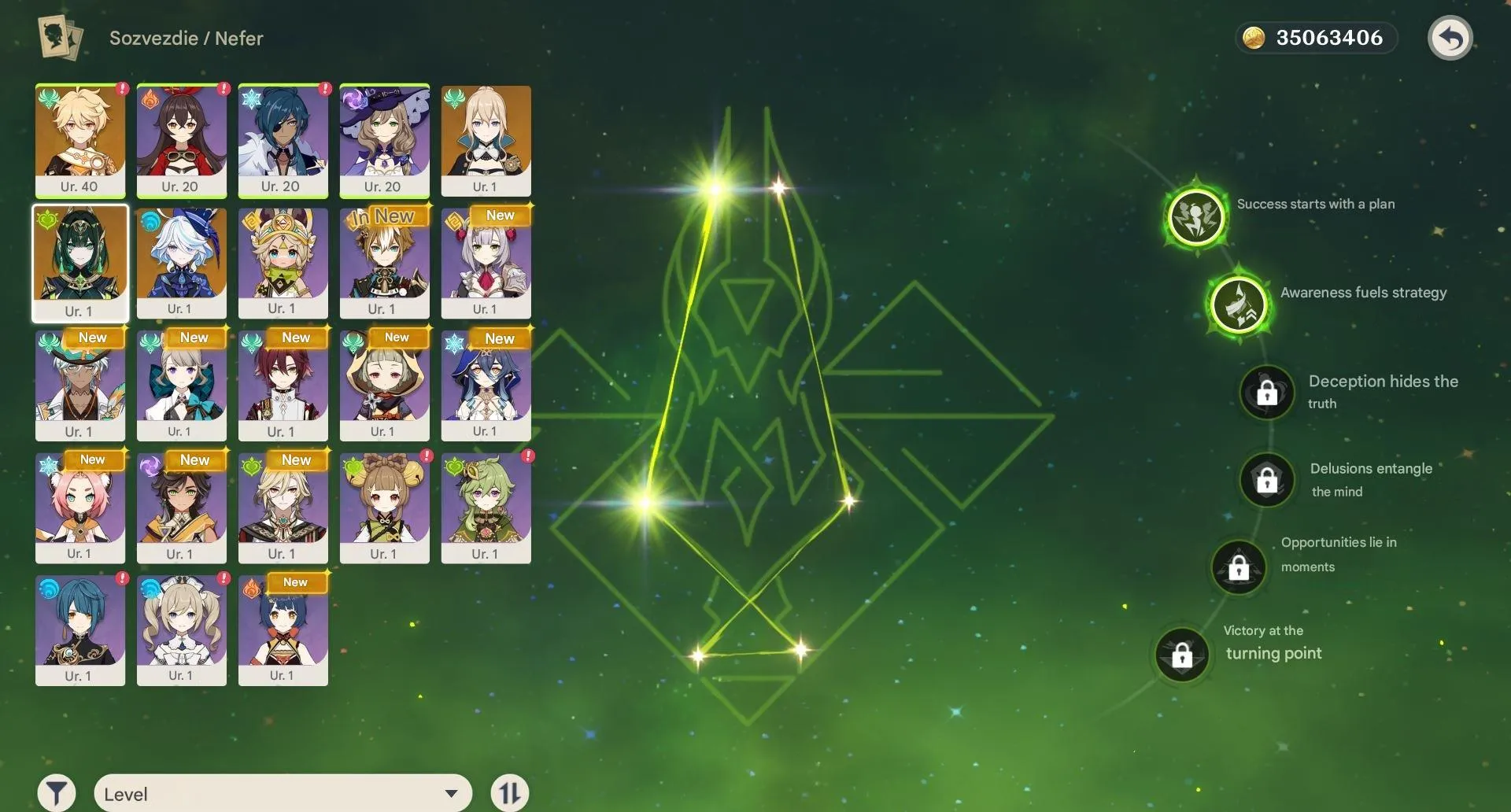Click the locked 'Delusions entangle the mind' node

click(1267, 480)
